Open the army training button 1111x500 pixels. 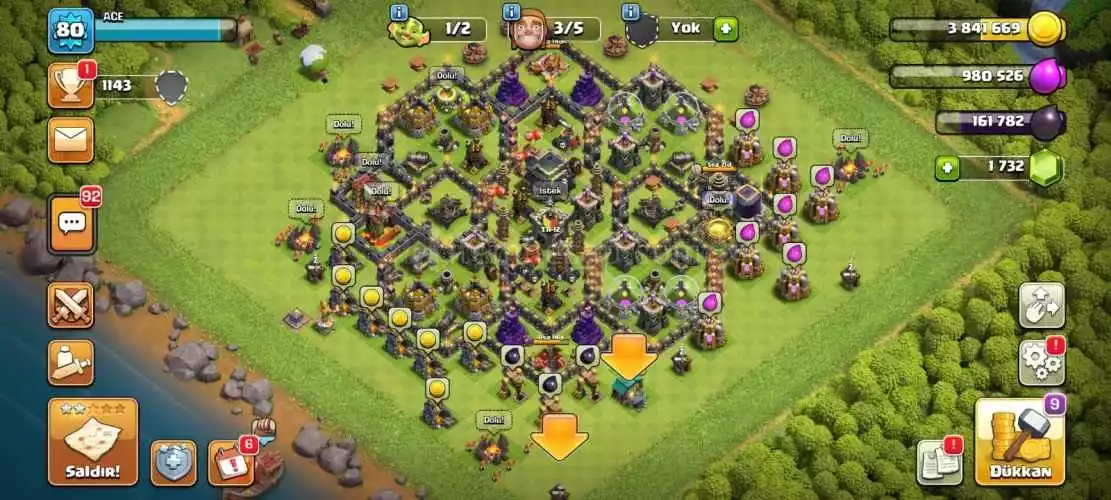pyautogui.click(x=70, y=362)
